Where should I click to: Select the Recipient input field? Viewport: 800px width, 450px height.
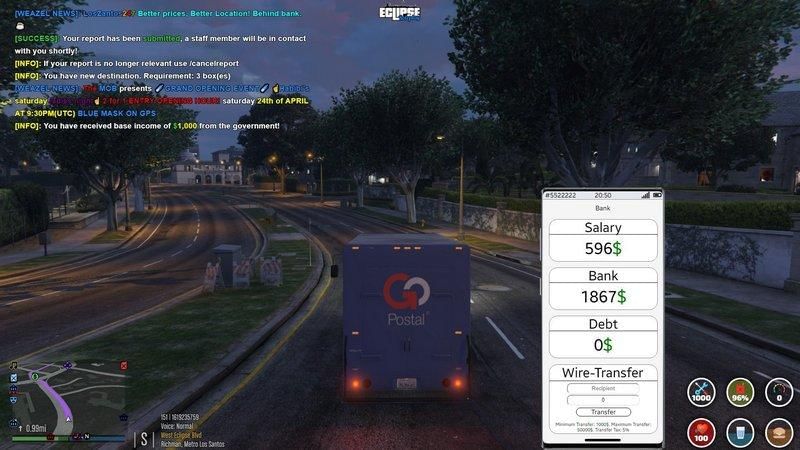point(603,388)
